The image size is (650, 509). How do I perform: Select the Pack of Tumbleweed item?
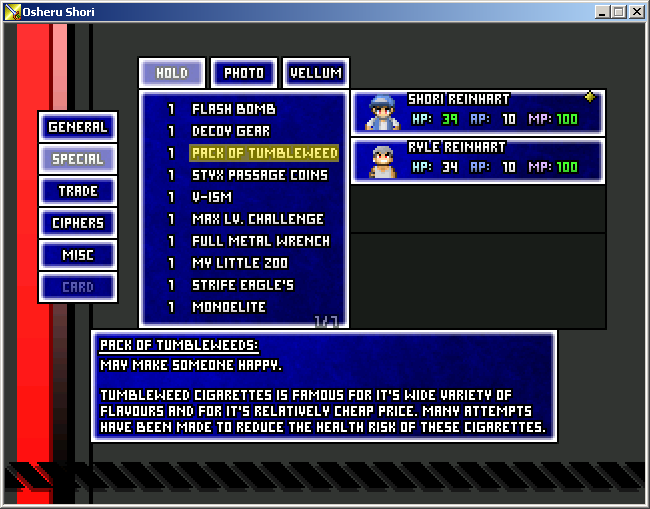pyautogui.click(x=264, y=153)
